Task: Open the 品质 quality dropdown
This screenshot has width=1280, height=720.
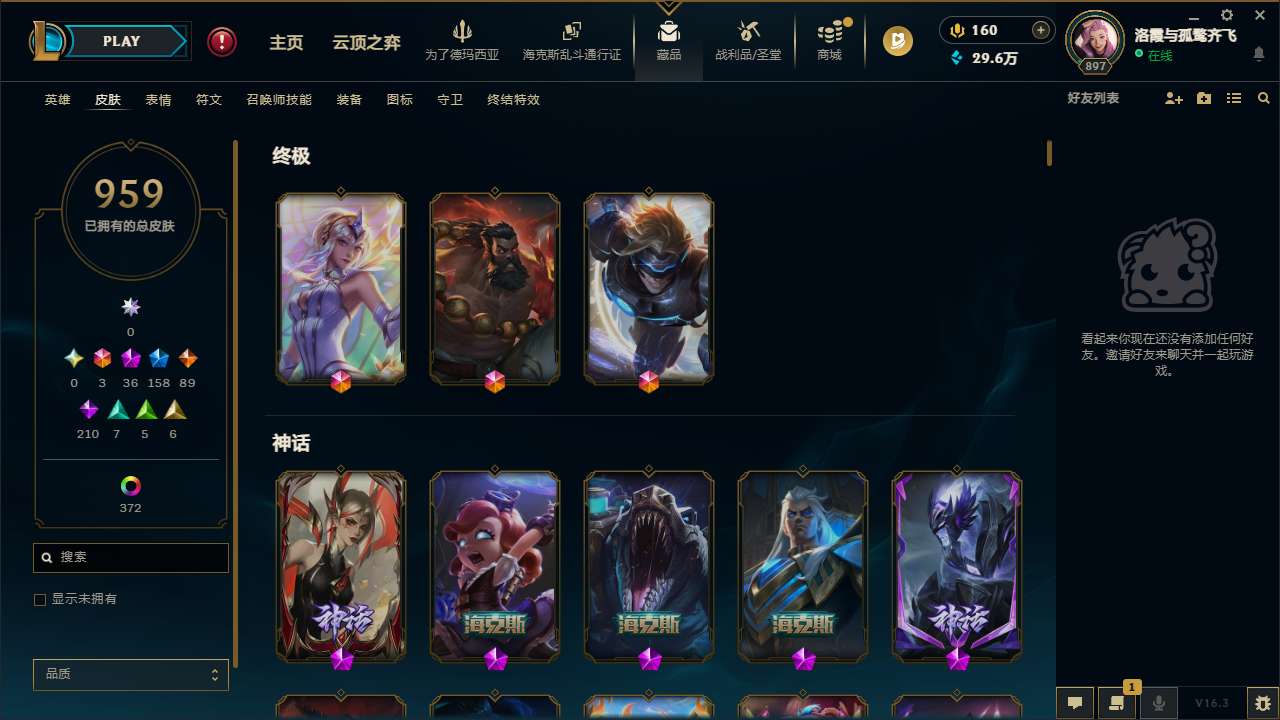Action: [130, 674]
